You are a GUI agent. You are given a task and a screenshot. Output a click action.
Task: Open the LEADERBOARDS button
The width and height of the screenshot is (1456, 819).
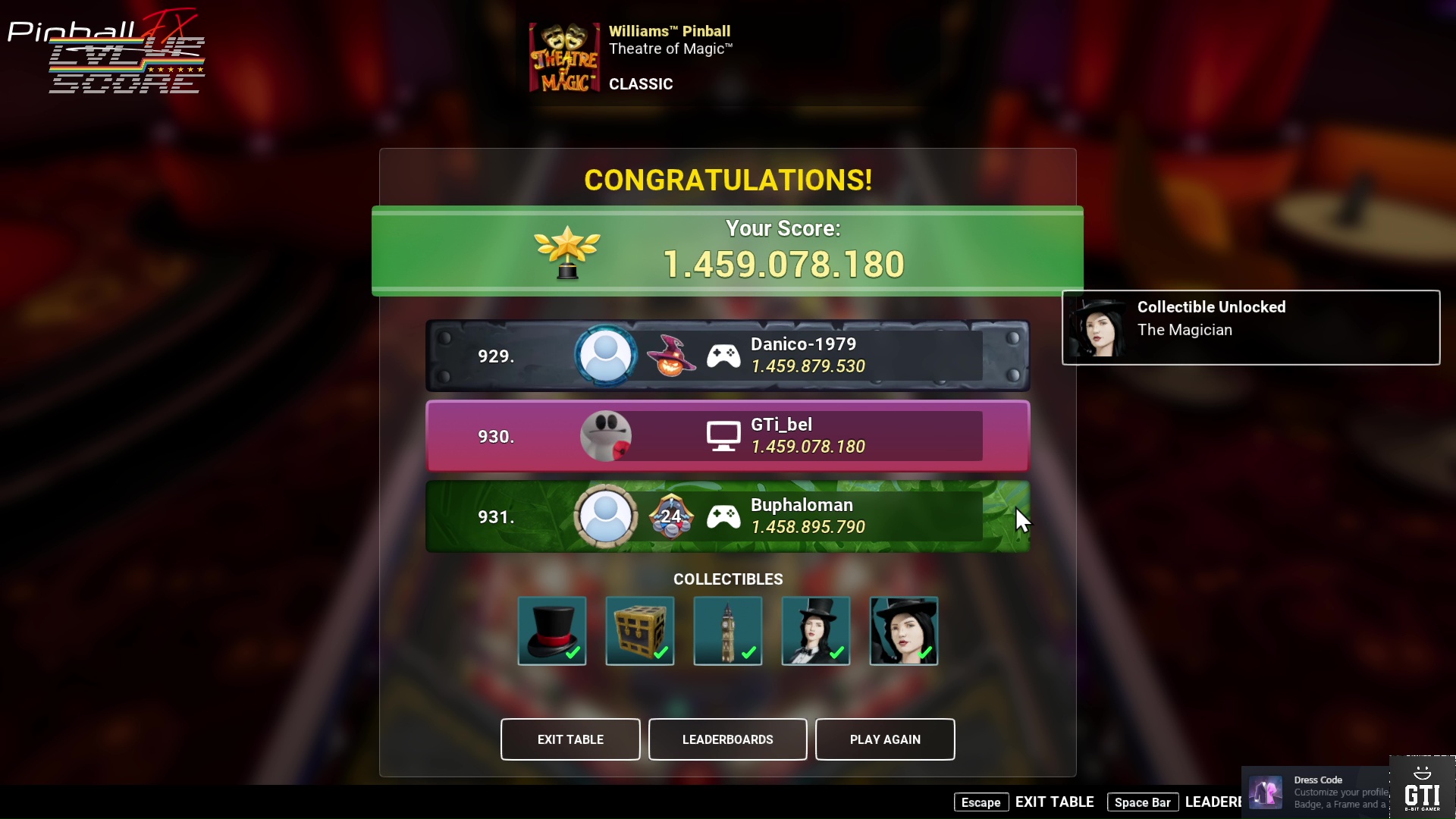point(727,739)
